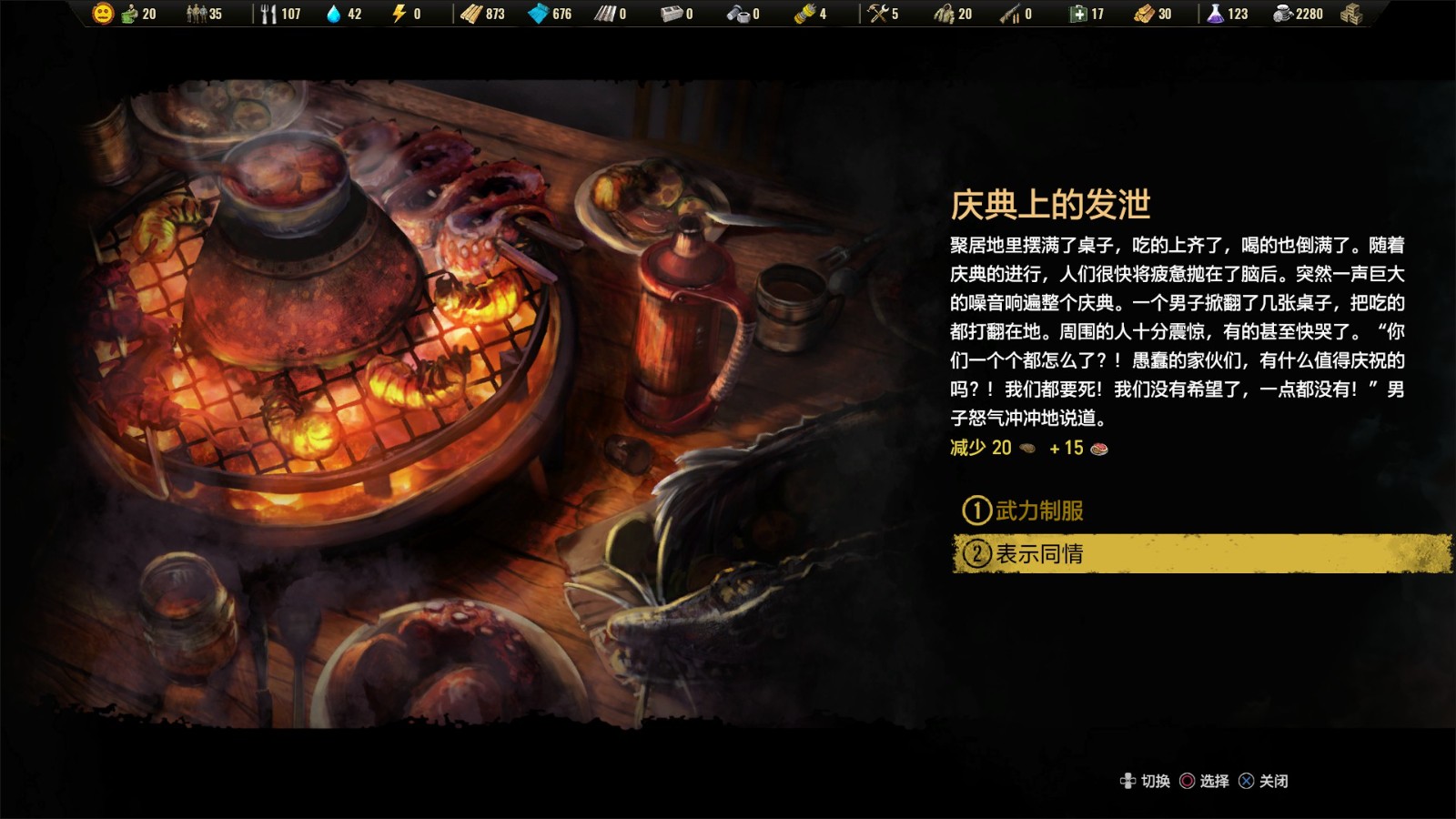The height and width of the screenshot is (819, 1456).
Task: Click the yellow smiley happiness icon
Action: click(105, 14)
